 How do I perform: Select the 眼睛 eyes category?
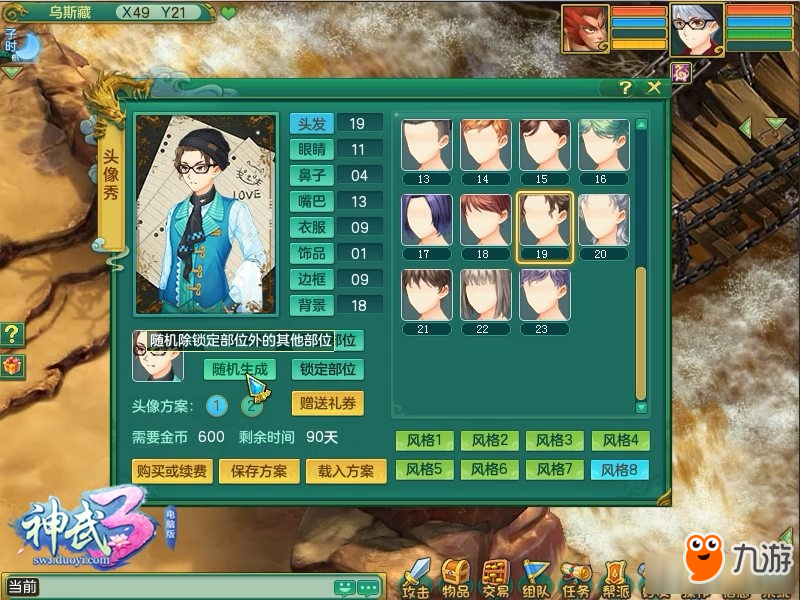311,149
